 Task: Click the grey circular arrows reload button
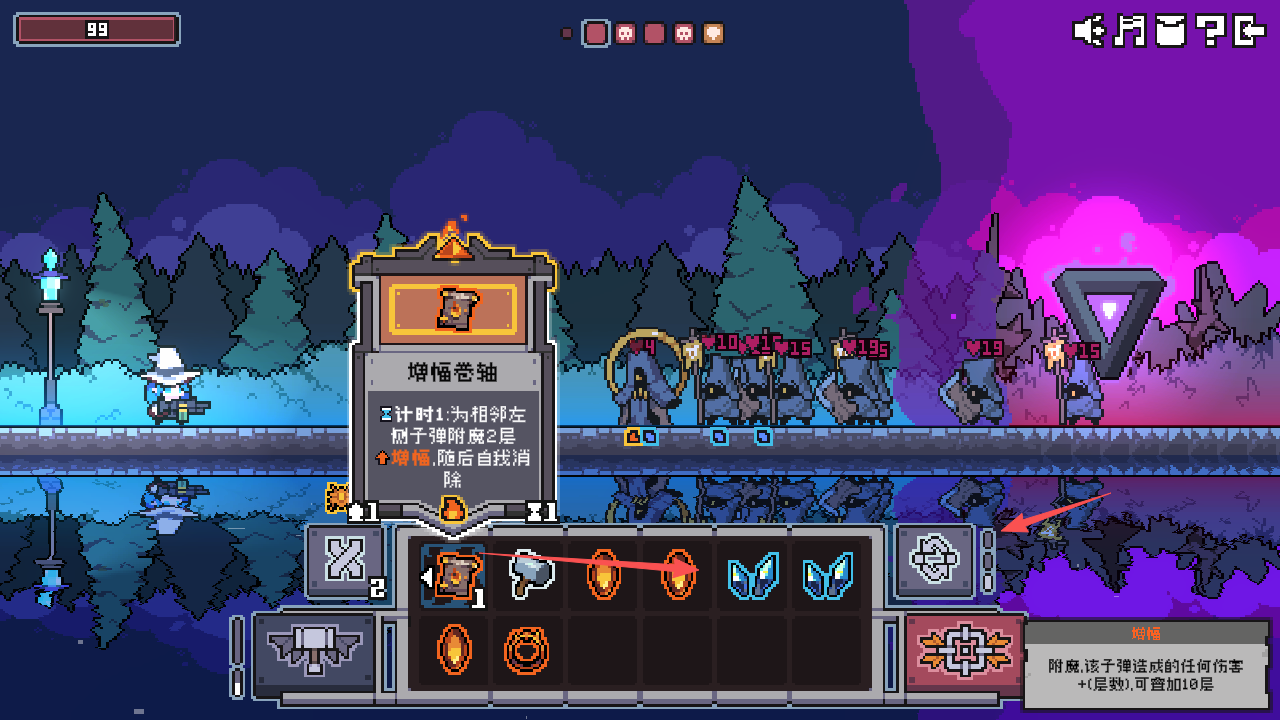pos(935,560)
